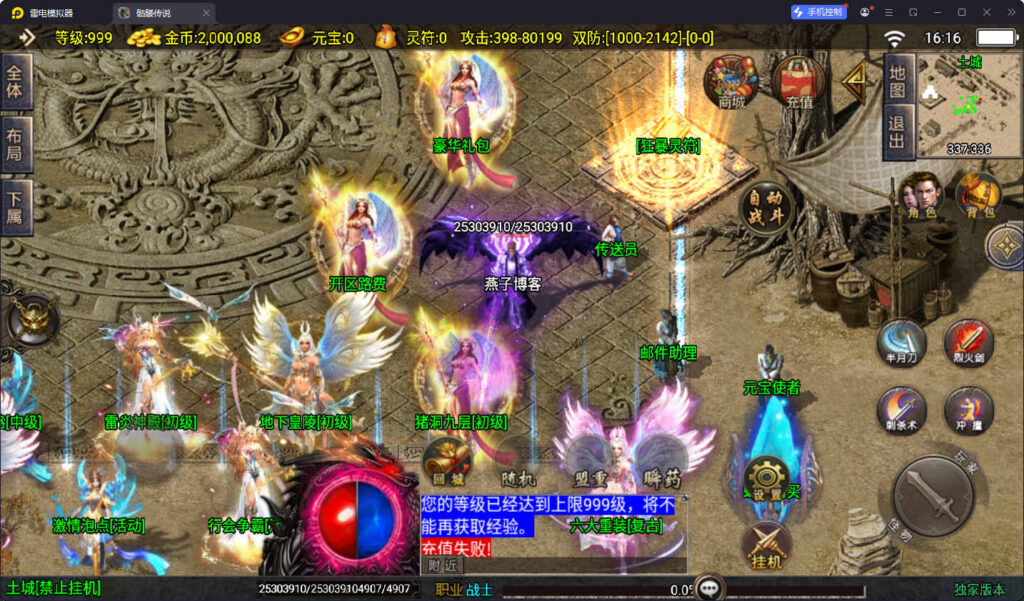Select the 布局 side tab
1024x601 pixels.
pos(15,145)
